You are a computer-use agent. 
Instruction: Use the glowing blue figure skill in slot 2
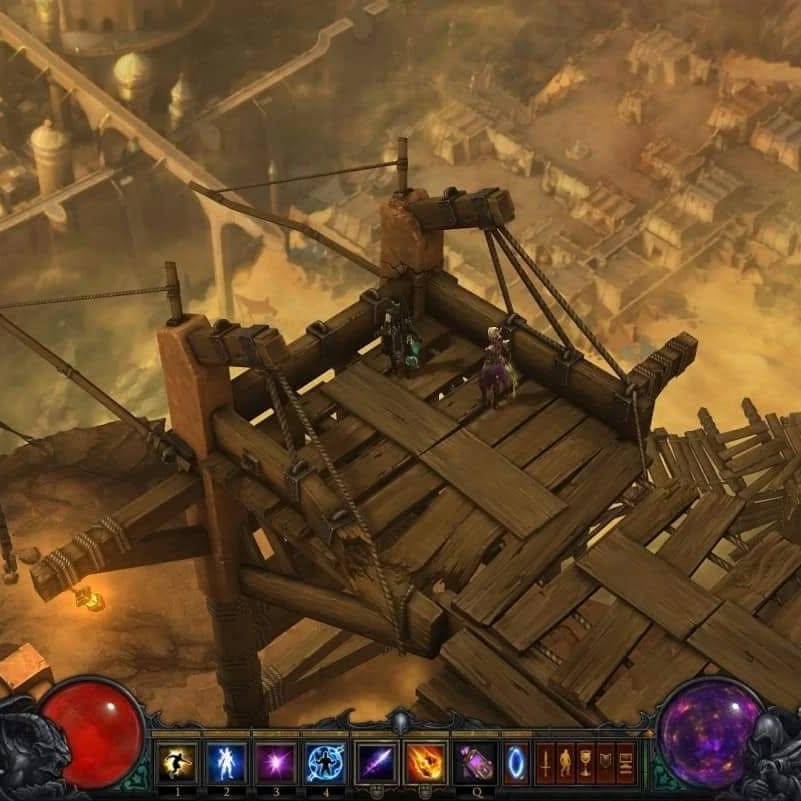pyautogui.click(x=226, y=764)
